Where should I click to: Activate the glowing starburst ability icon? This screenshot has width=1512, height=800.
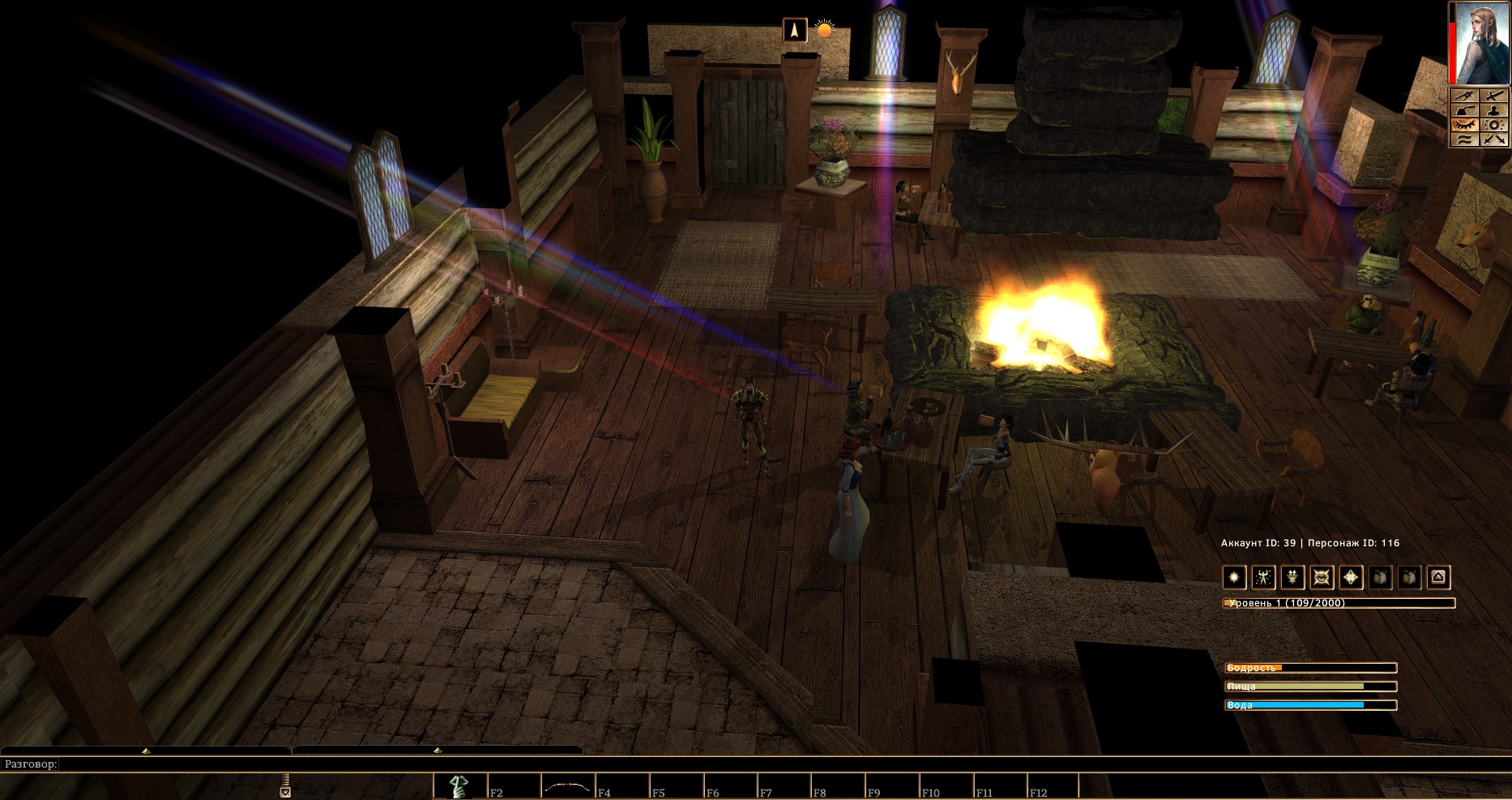(x=1234, y=577)
